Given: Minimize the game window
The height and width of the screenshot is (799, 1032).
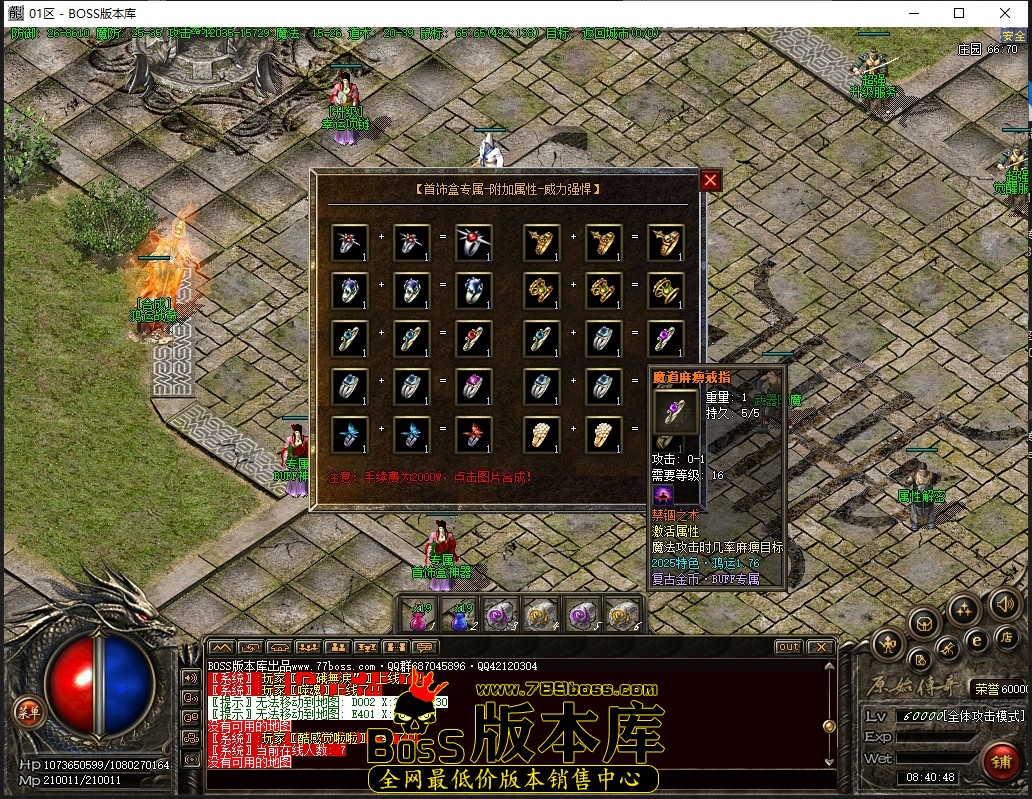Looking at the screenshot, I should coord(913,13).
